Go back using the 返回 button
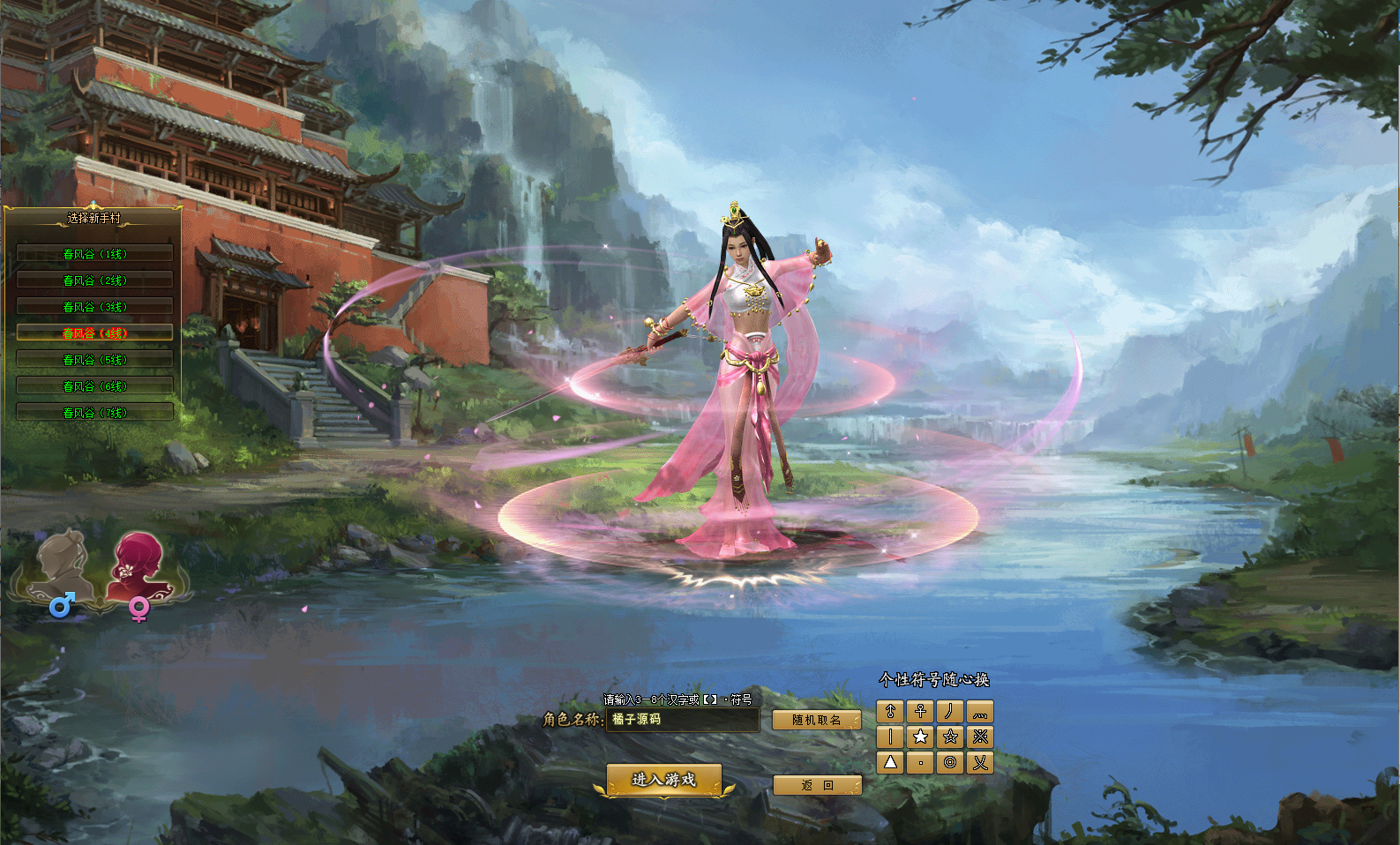1400x845 pixels. (x=817, y=785)
